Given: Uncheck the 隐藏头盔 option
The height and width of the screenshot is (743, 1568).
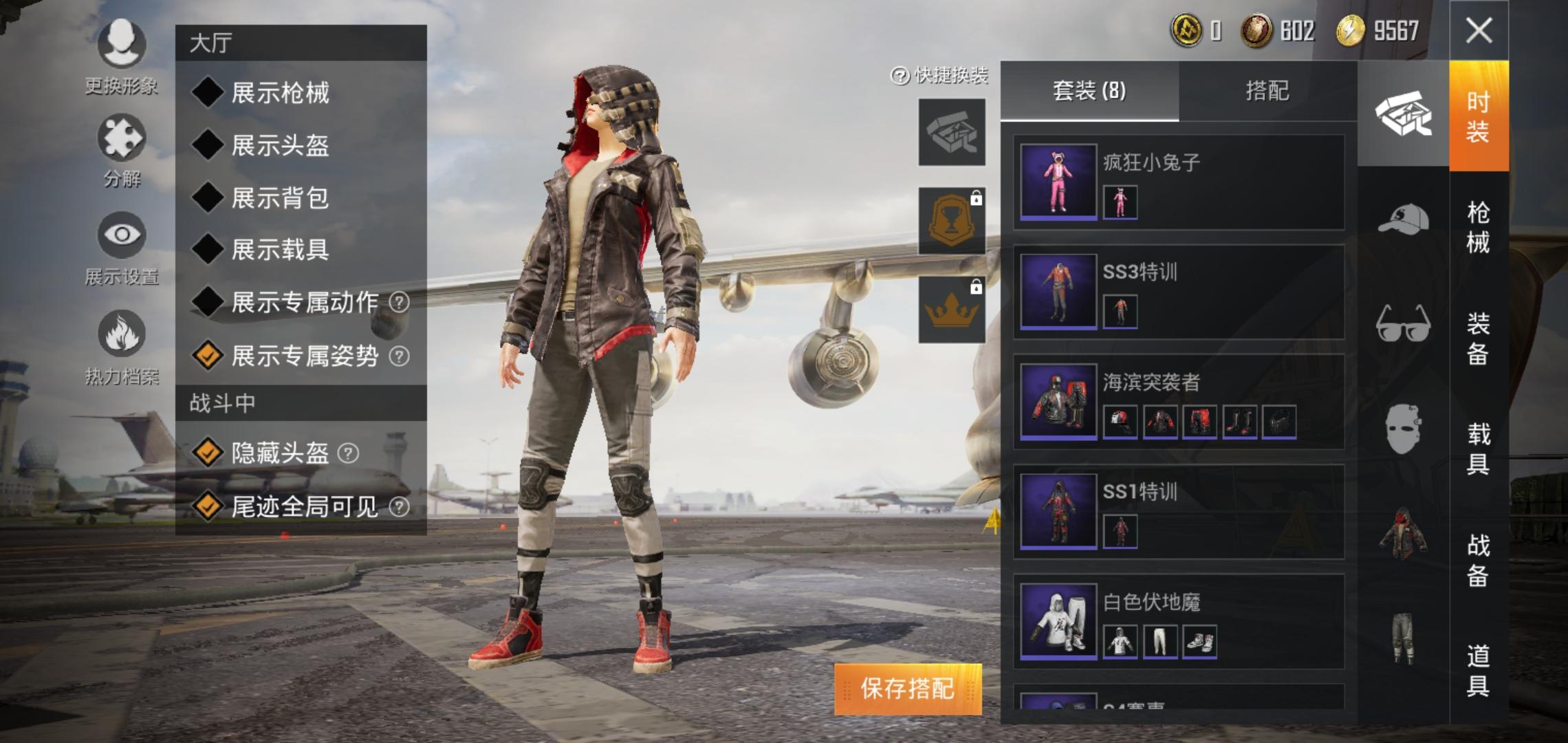Looking at the screenshot, I should click(x=208, y=453).
